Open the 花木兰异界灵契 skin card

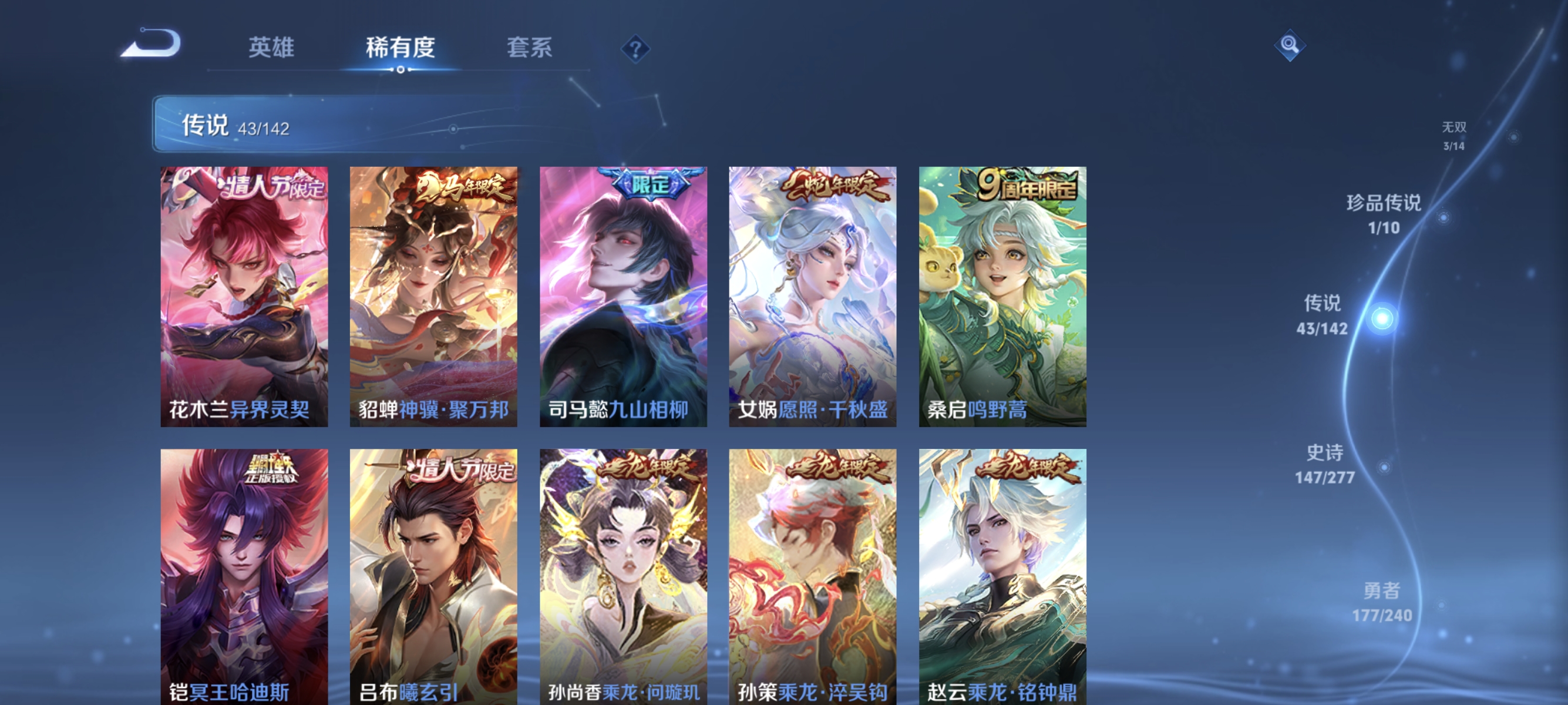click(x=245, y=296)
